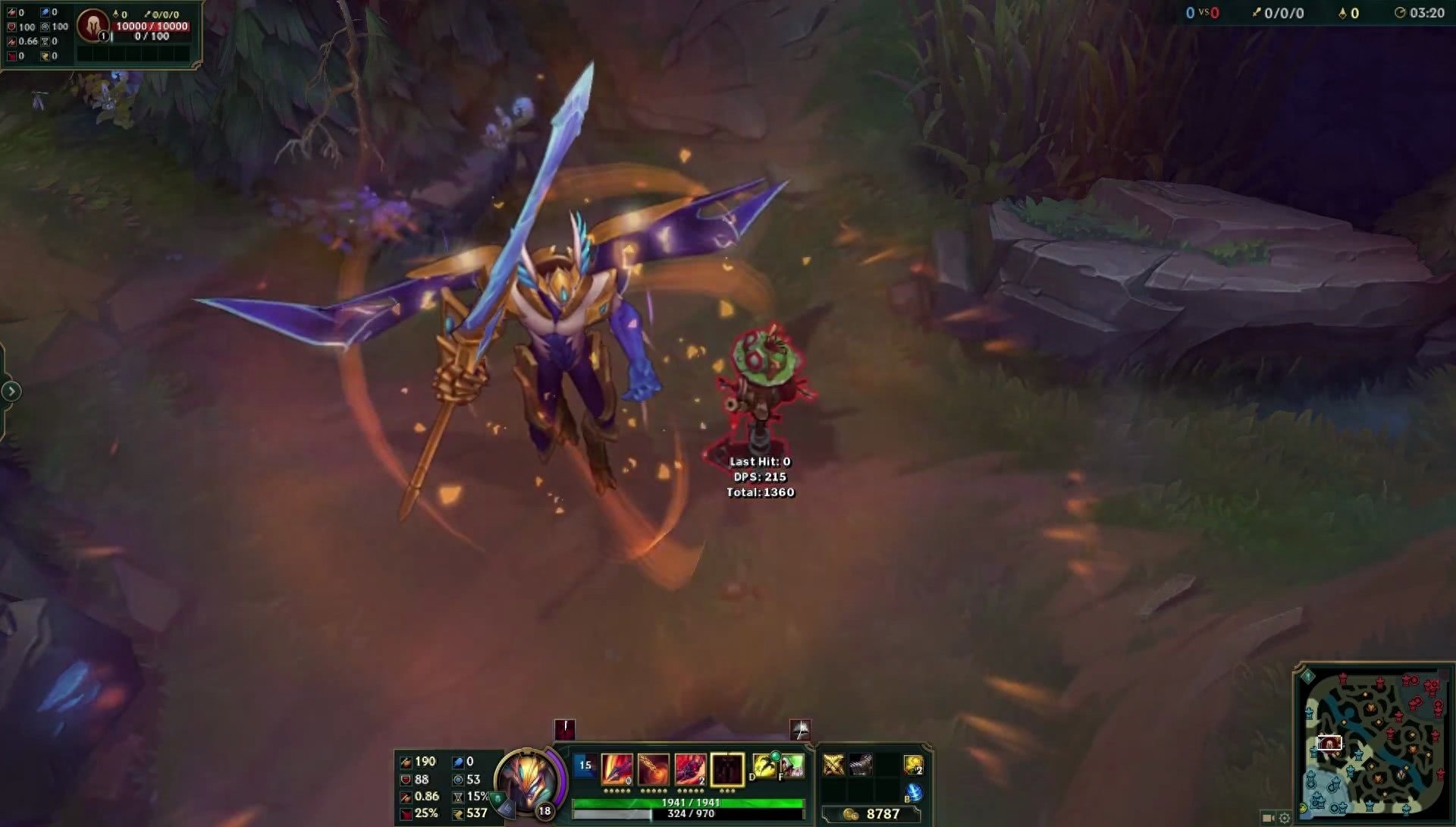Select the dark armored boots item slot
1456x827 pixels.
pyautogui.click(x=860, y=765)
